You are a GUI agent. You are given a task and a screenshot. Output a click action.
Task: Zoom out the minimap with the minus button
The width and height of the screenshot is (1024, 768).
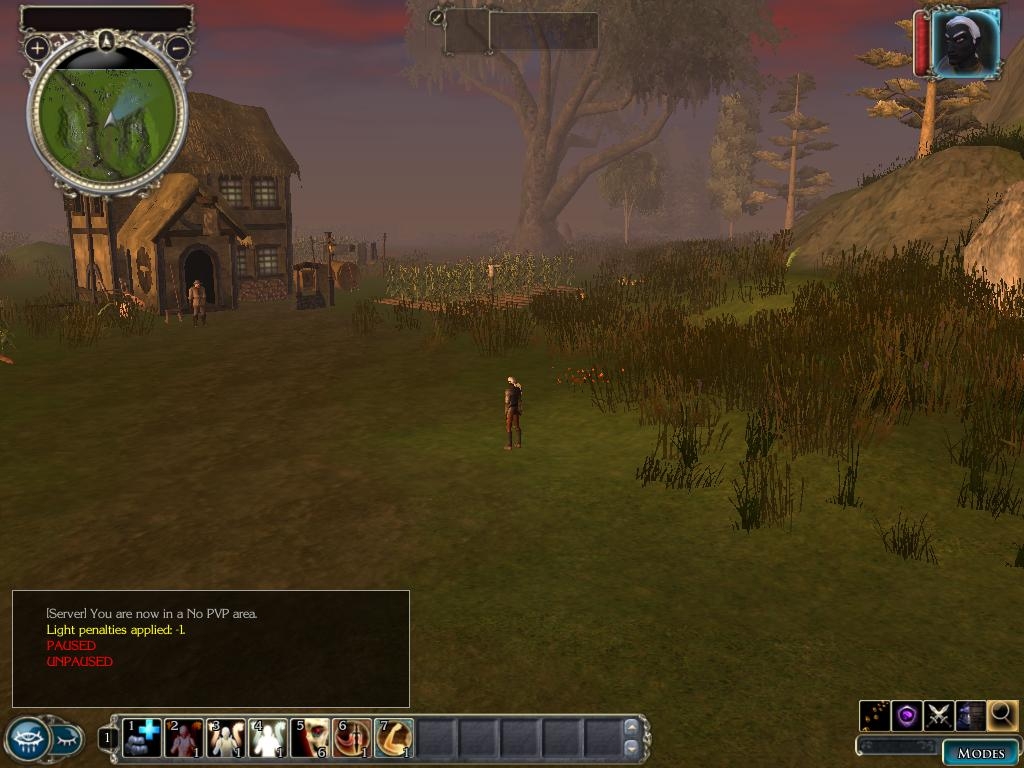point(178,47)
